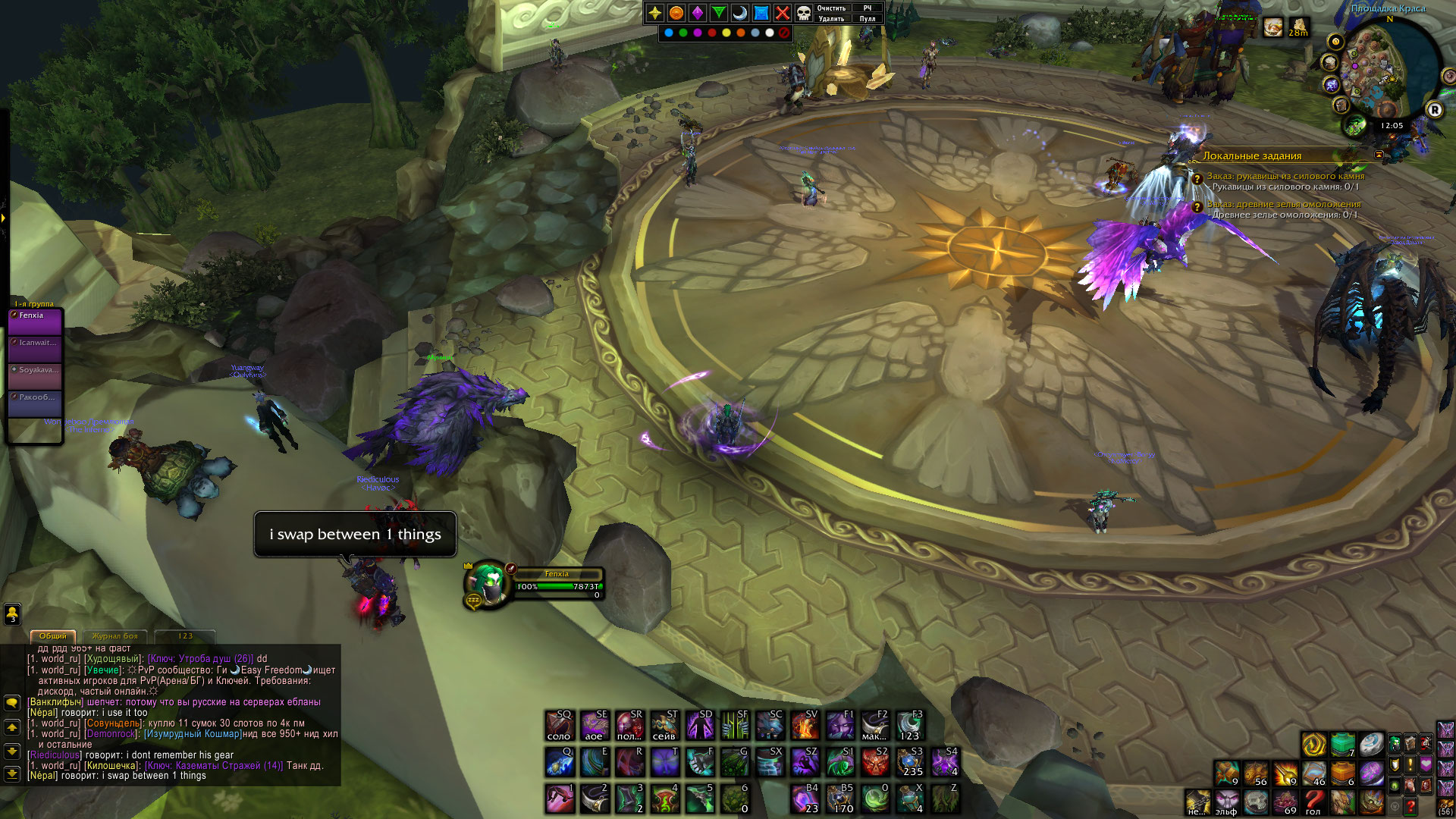
Task: Select the yellow star raid marker
Action: (x=655, y=13)
